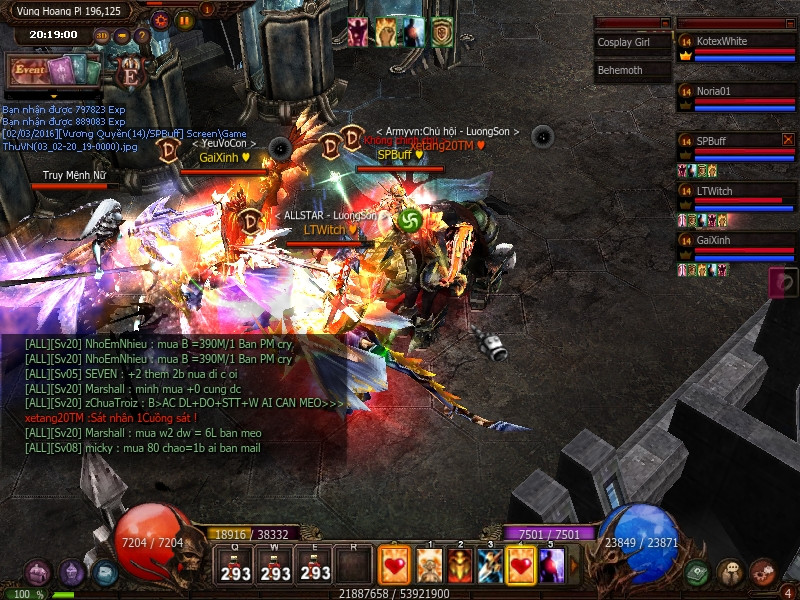800x600 pixels.
Task: Toggle the 3D camera button
Action: pos(102,36)
